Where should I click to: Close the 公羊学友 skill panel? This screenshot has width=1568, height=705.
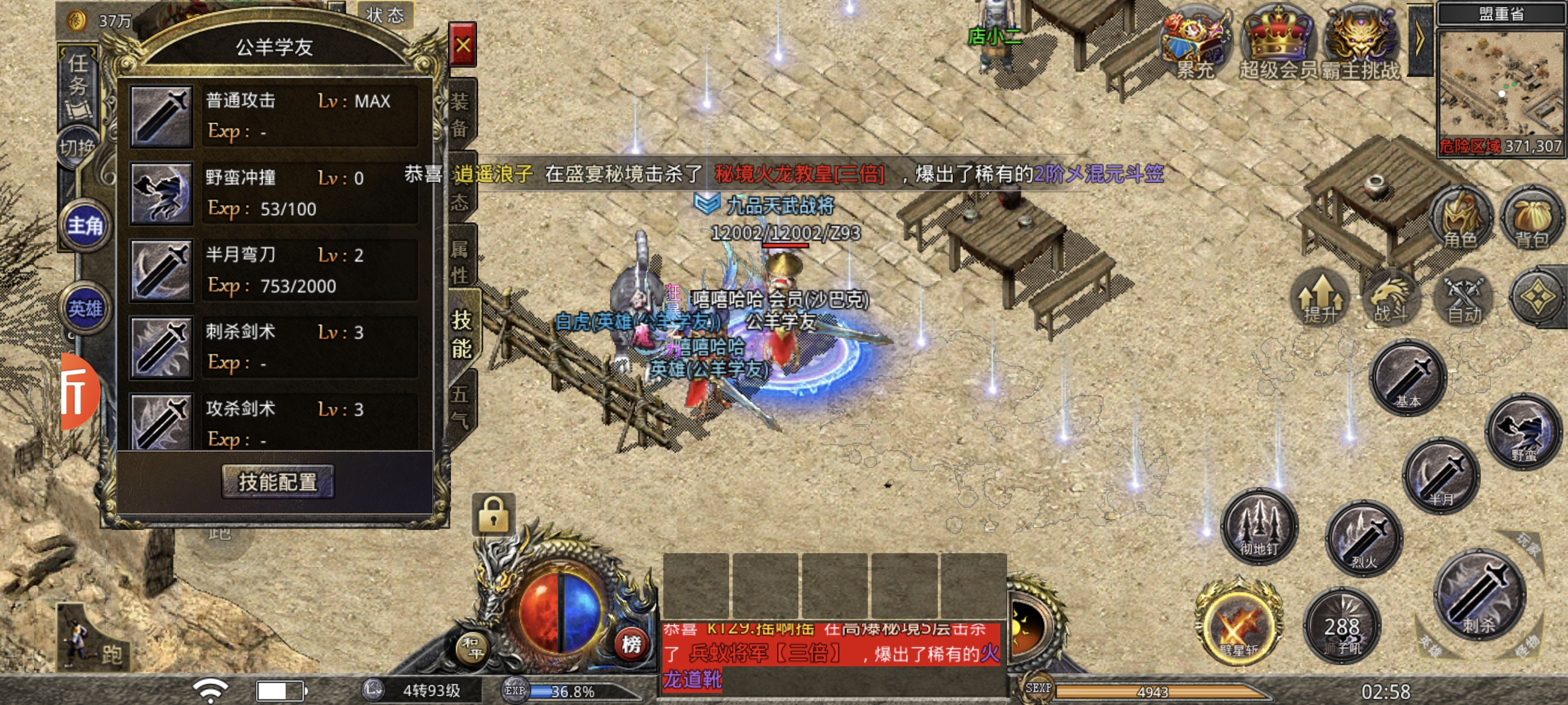(x=462, y=45)
